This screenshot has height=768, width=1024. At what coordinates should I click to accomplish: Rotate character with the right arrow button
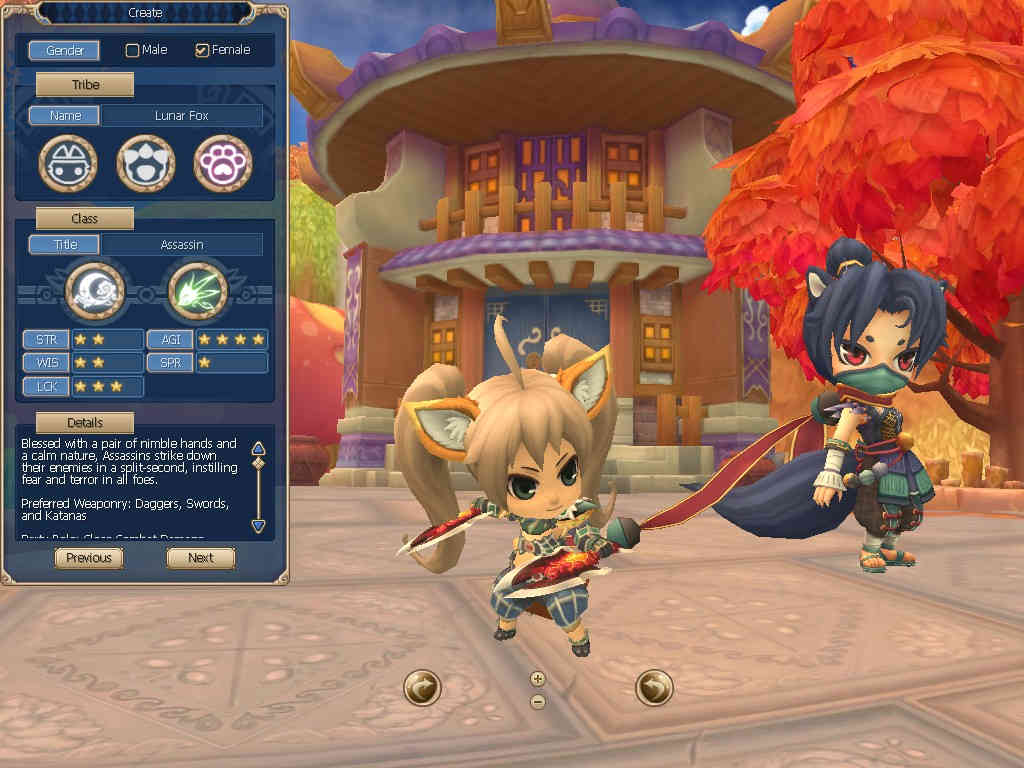tap(654, 688)
